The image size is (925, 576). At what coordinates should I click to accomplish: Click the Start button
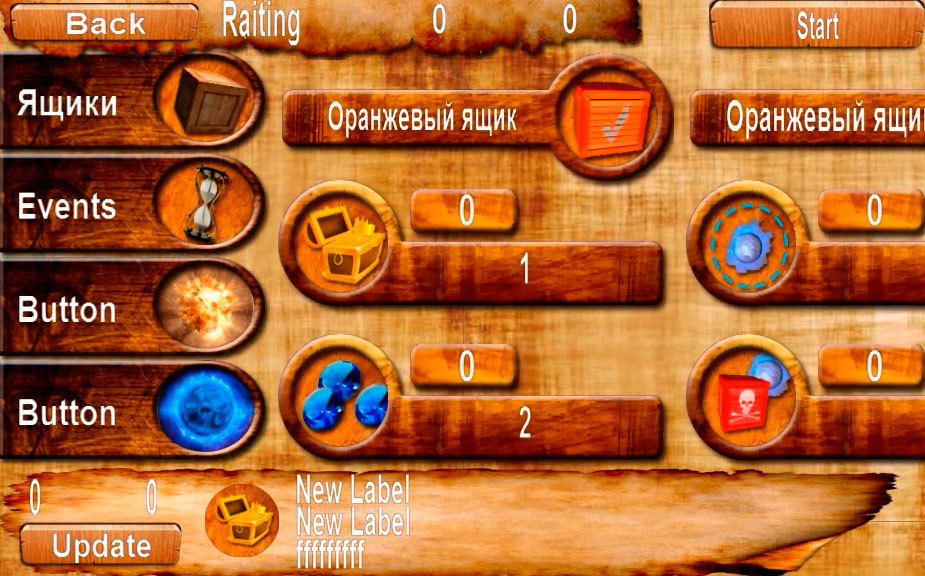click(x=816, y=26)
